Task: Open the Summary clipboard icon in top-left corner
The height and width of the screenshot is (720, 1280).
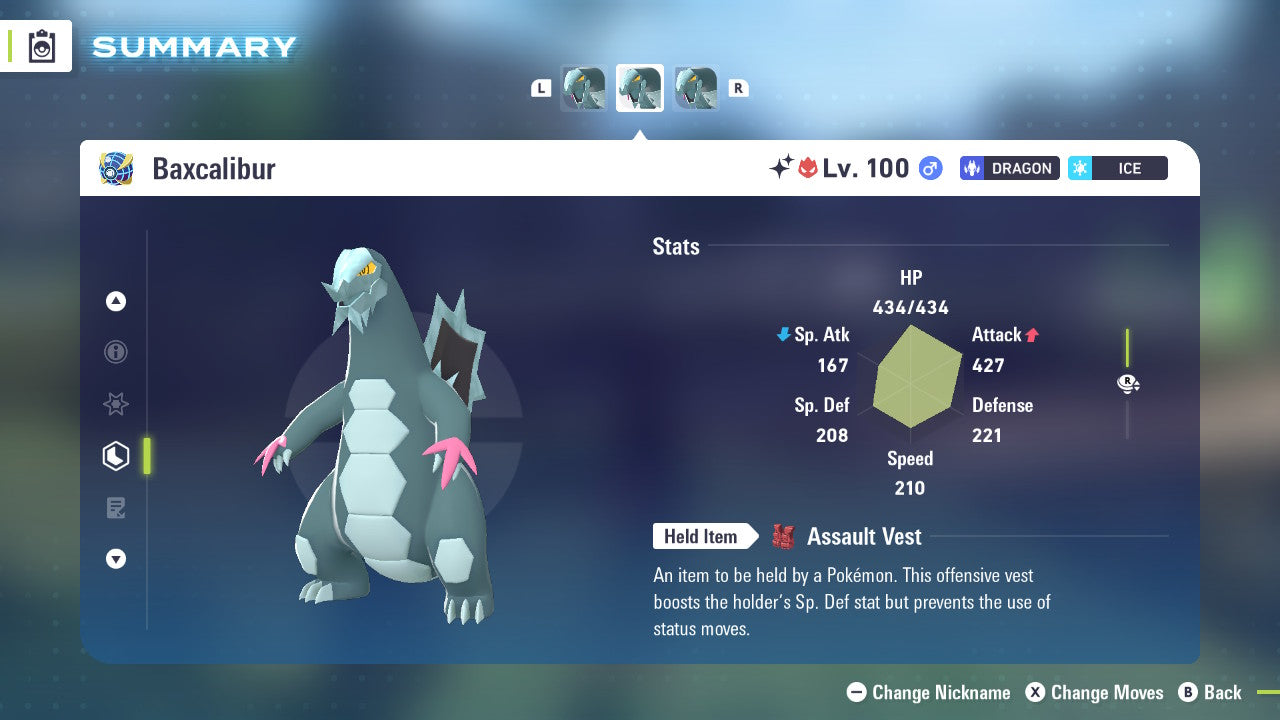Action: (x=40, y=46)
